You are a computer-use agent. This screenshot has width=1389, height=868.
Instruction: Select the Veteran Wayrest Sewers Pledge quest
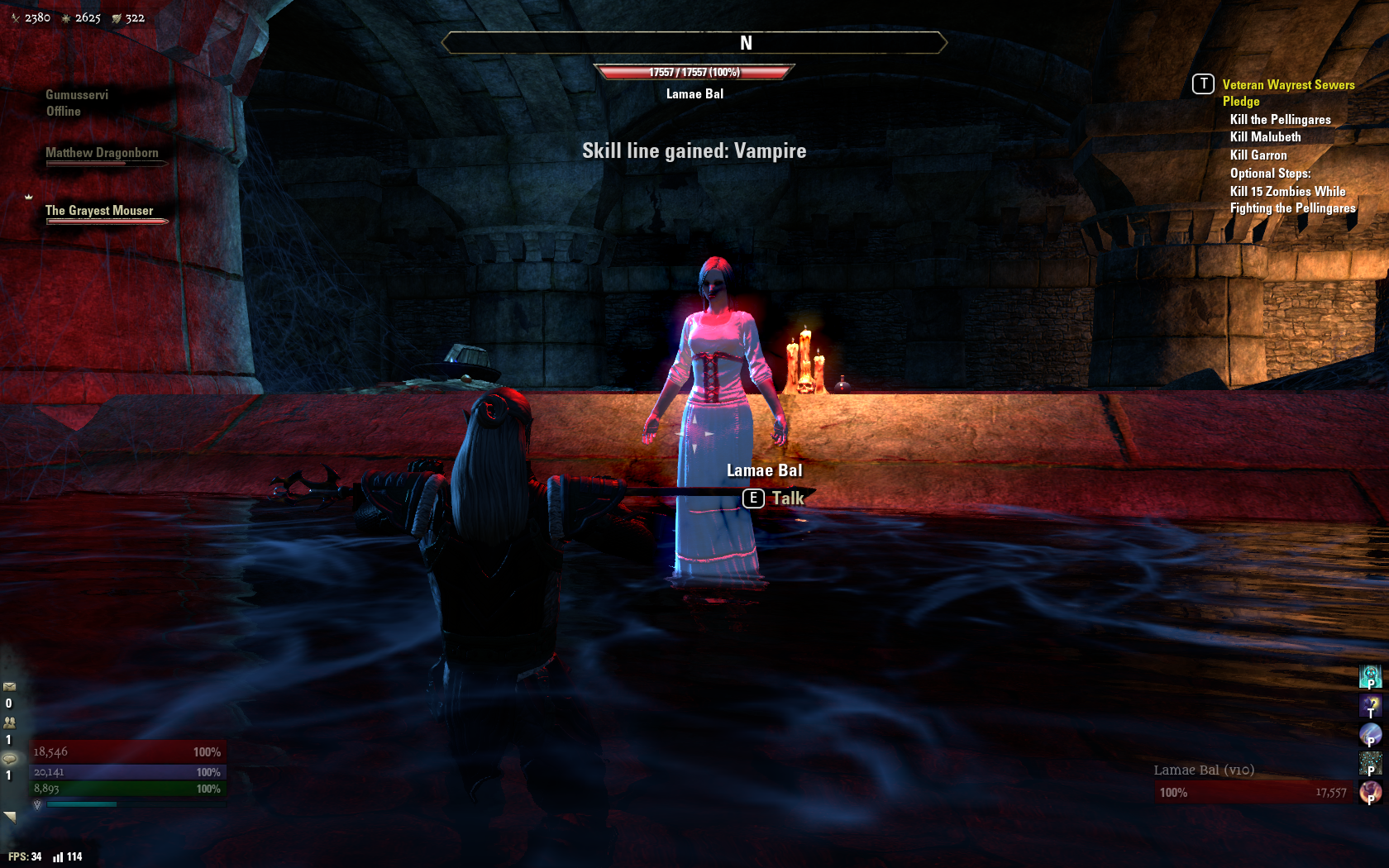point(1288,93)
